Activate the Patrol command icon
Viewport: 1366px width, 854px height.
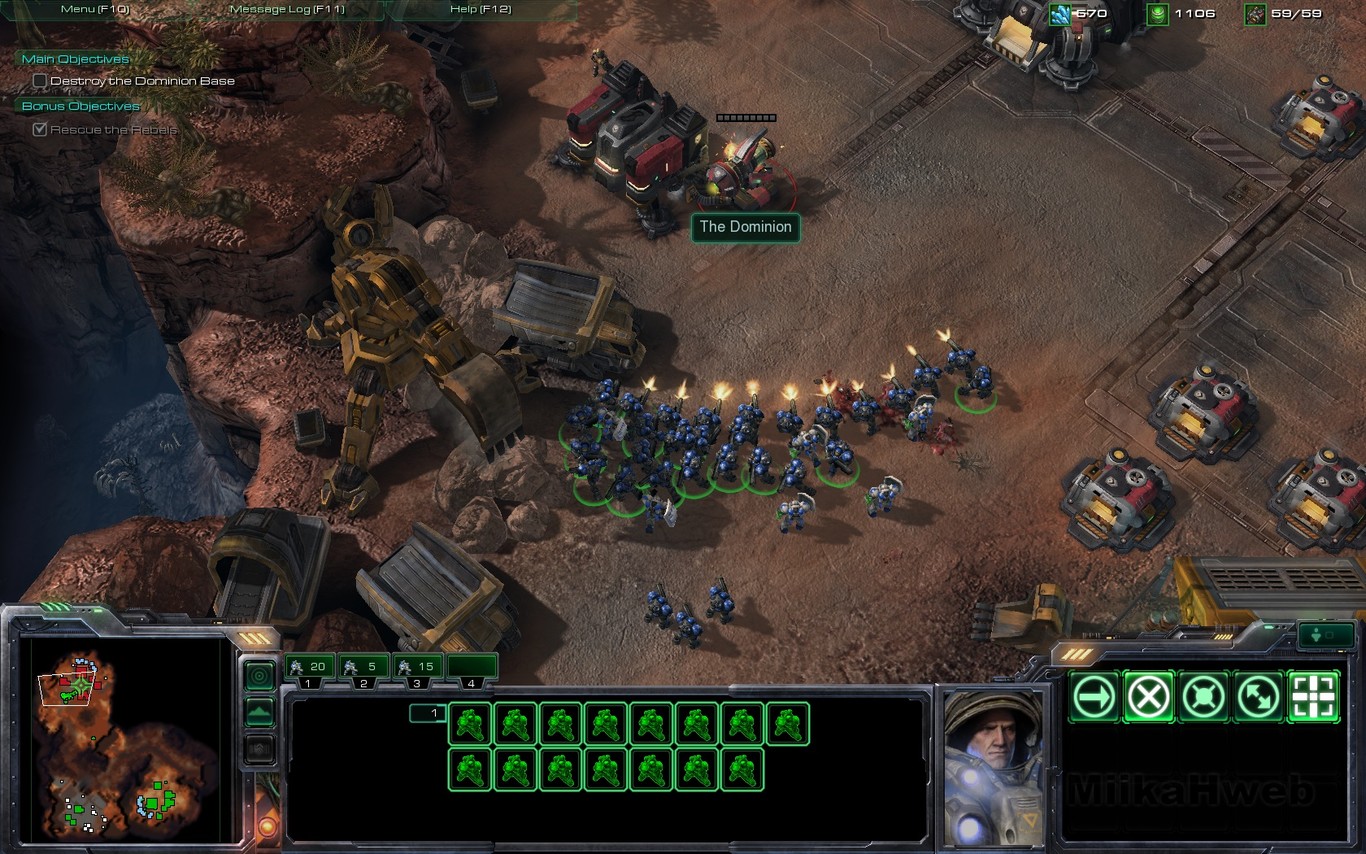(1259, 697)
